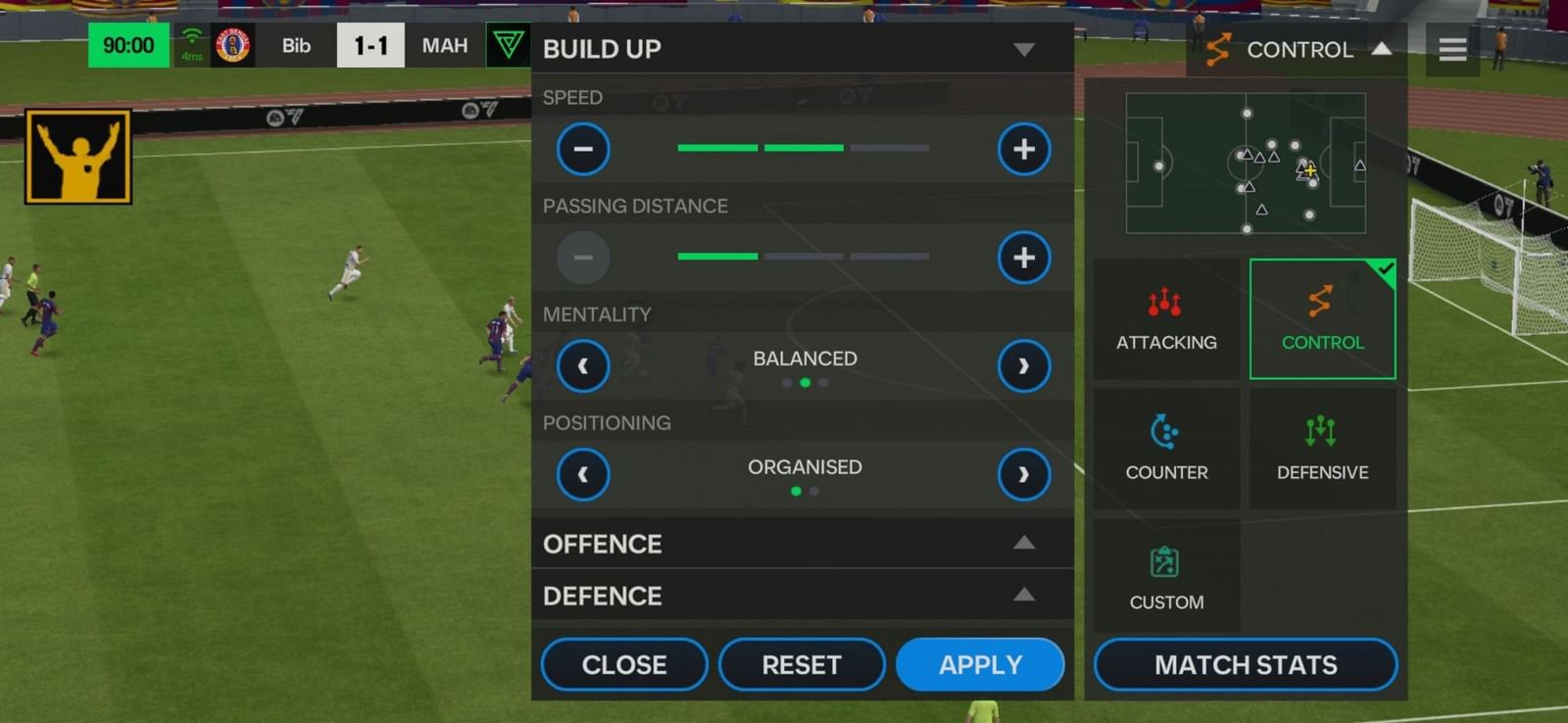This screenshot has width=1568, height=723.
Task: Select the Control preset showing the checkmark
Action: [1323, 318]
